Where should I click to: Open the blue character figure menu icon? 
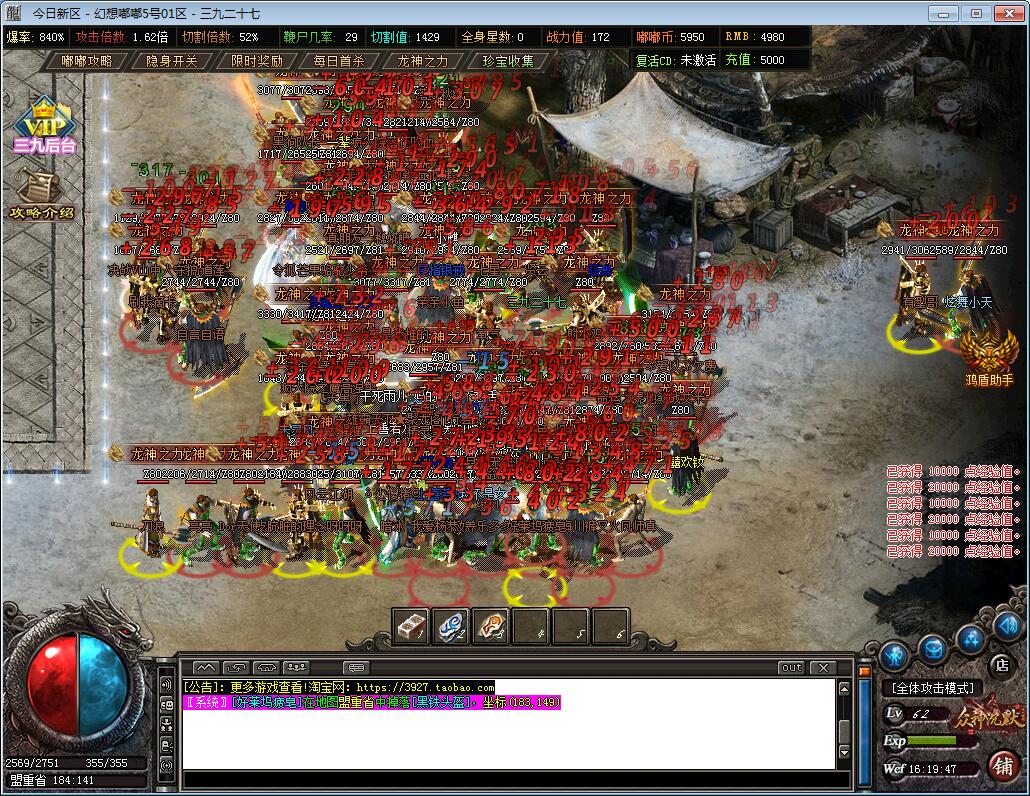[x=897, y=654]
